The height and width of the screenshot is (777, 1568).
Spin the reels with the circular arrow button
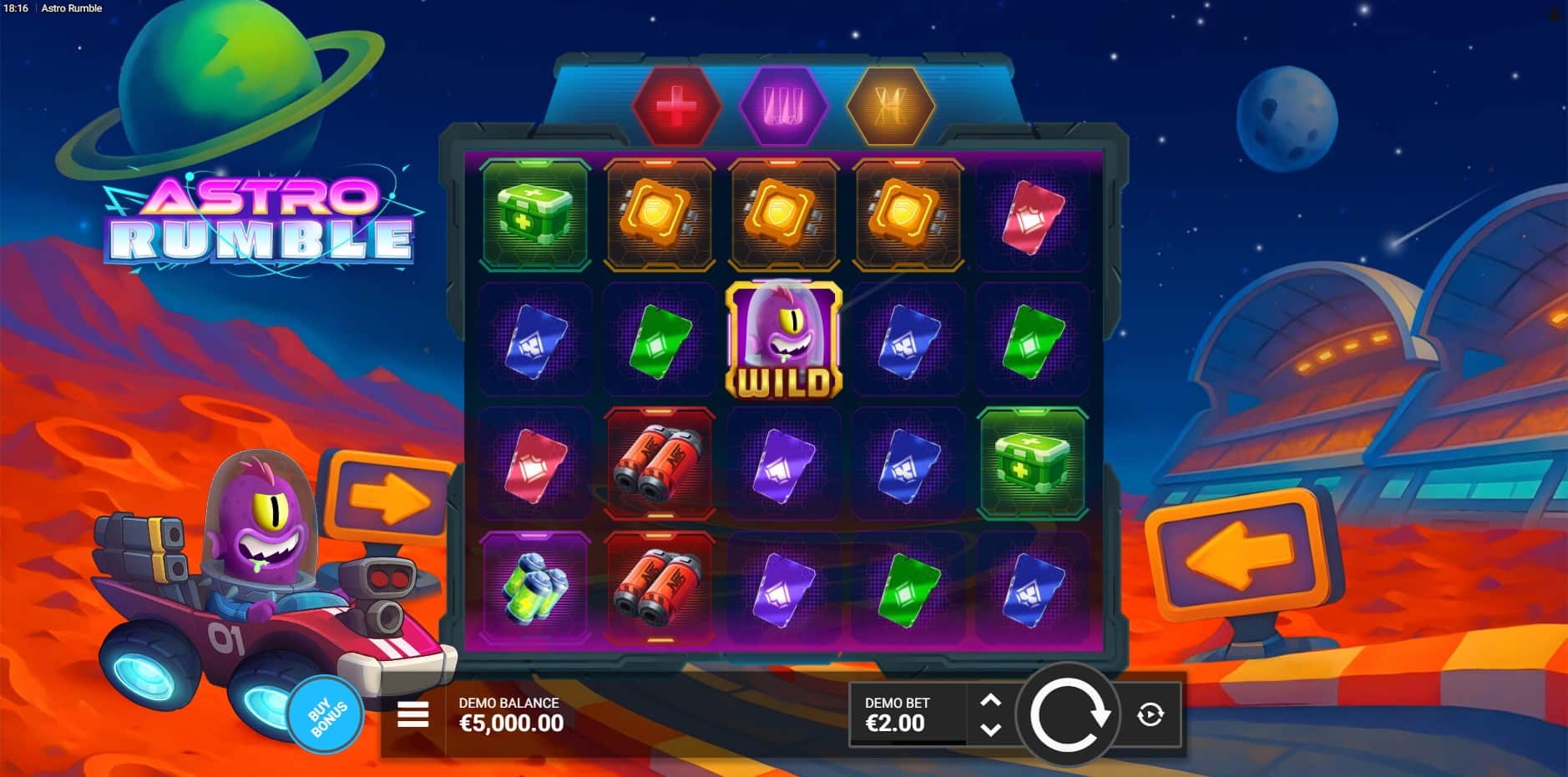tap(1068, 714)
